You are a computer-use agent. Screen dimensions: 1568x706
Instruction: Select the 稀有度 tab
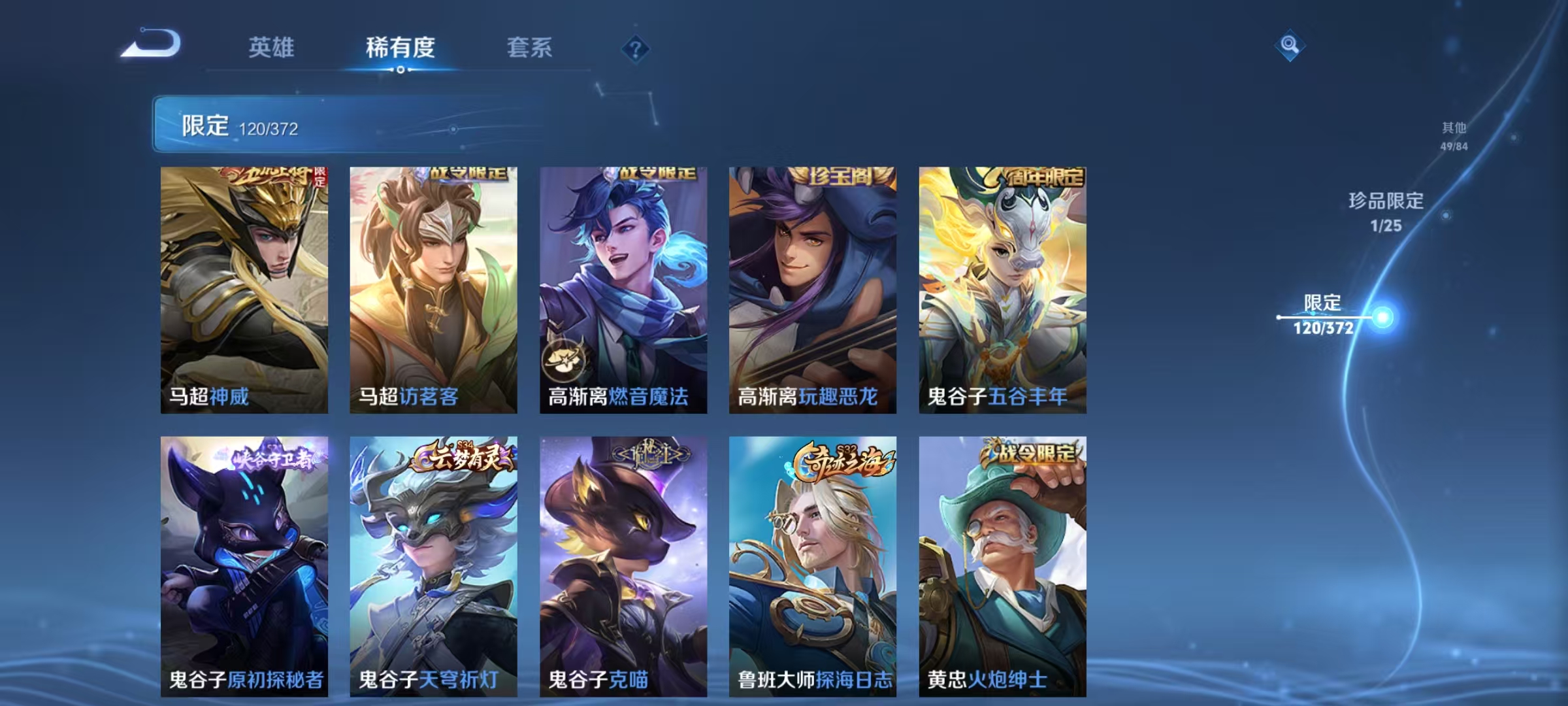pyautogui.click(x=401, y=46)
